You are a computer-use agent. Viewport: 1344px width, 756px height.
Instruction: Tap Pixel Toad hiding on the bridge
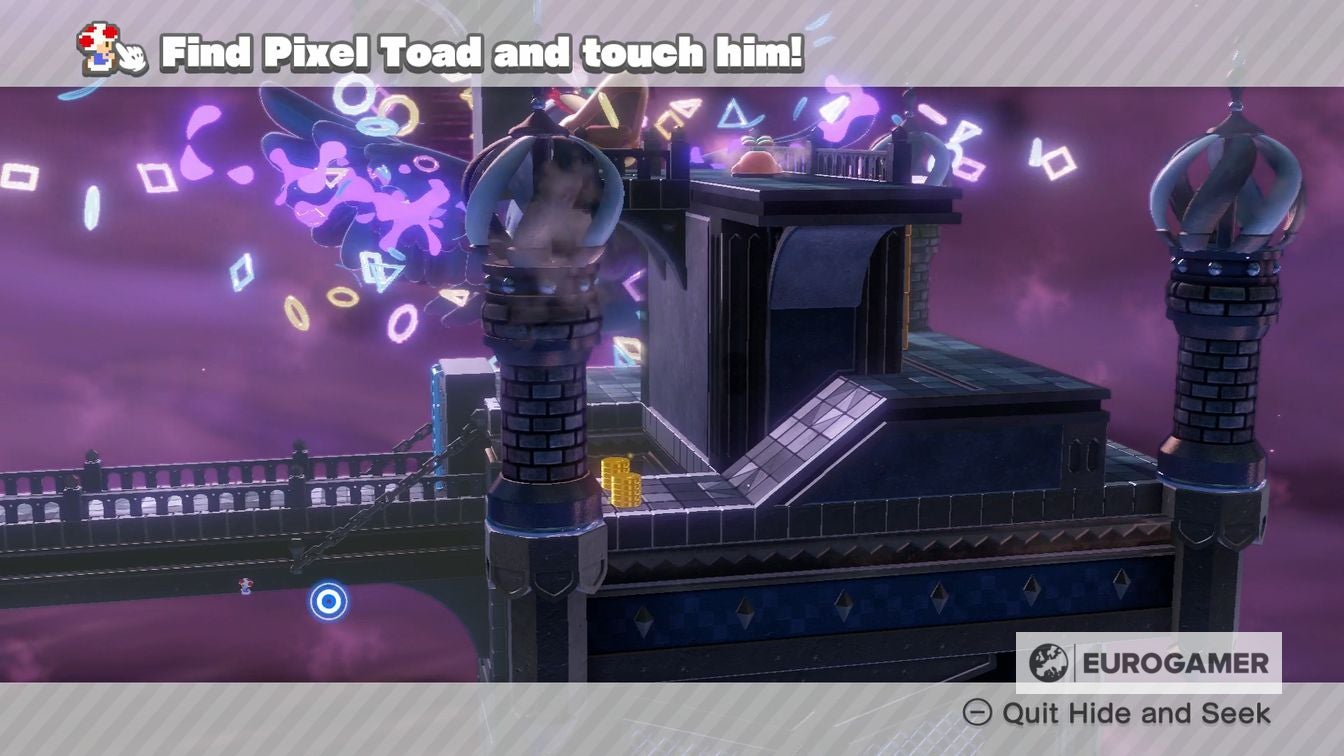coord(245,588)
